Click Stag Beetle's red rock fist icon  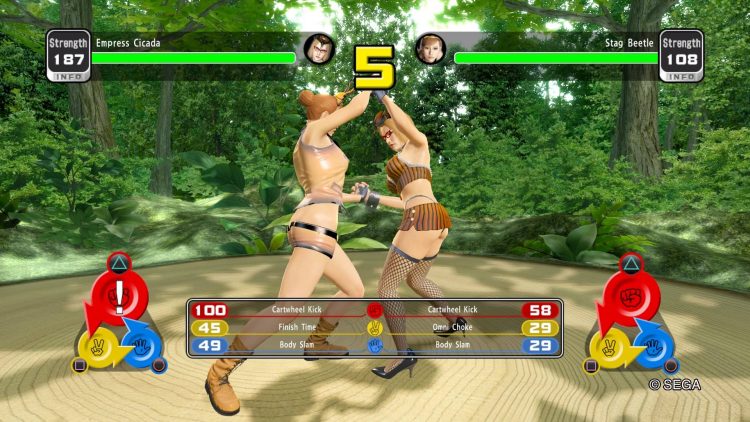[630, 296]
